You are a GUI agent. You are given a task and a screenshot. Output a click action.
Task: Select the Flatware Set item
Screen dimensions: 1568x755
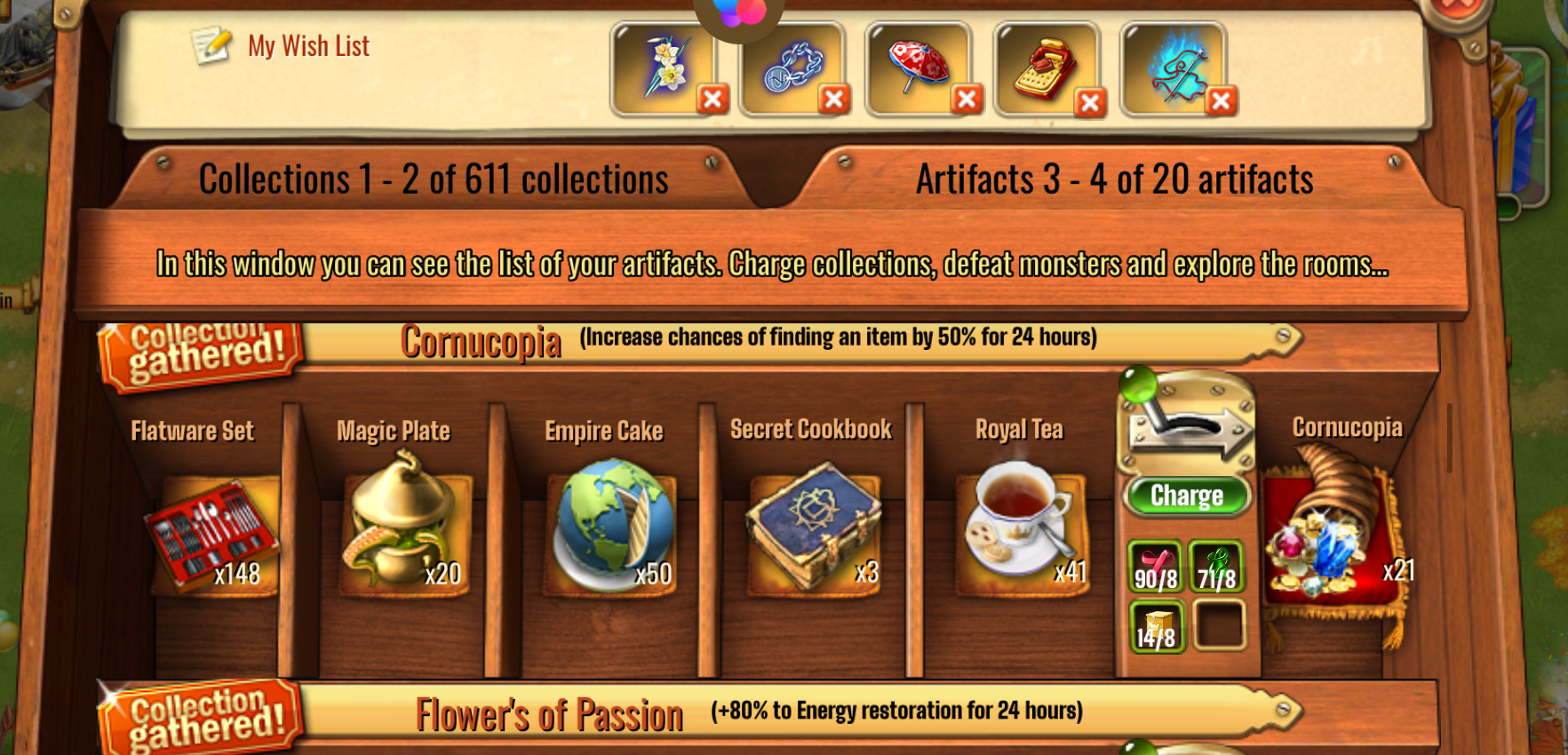(212, 531)
